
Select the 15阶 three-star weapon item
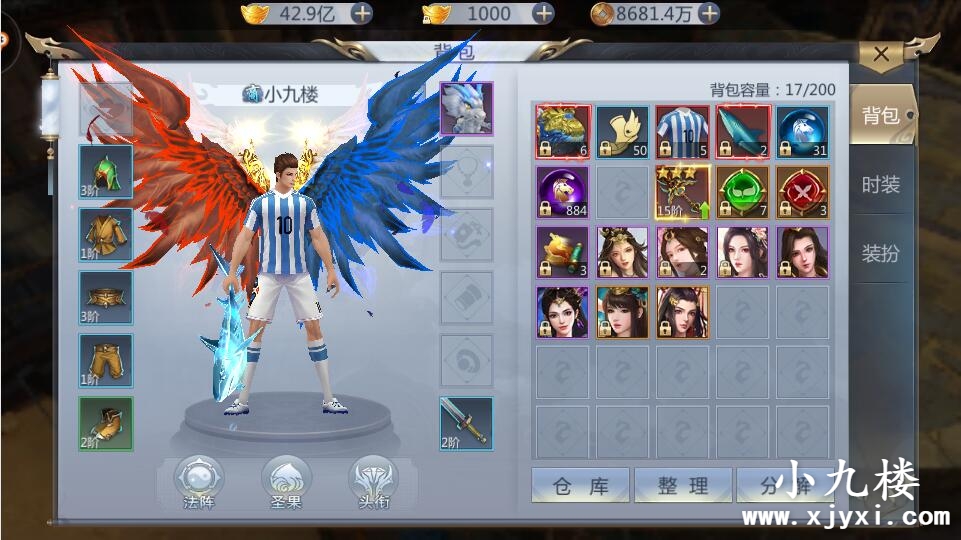point(683,192)
